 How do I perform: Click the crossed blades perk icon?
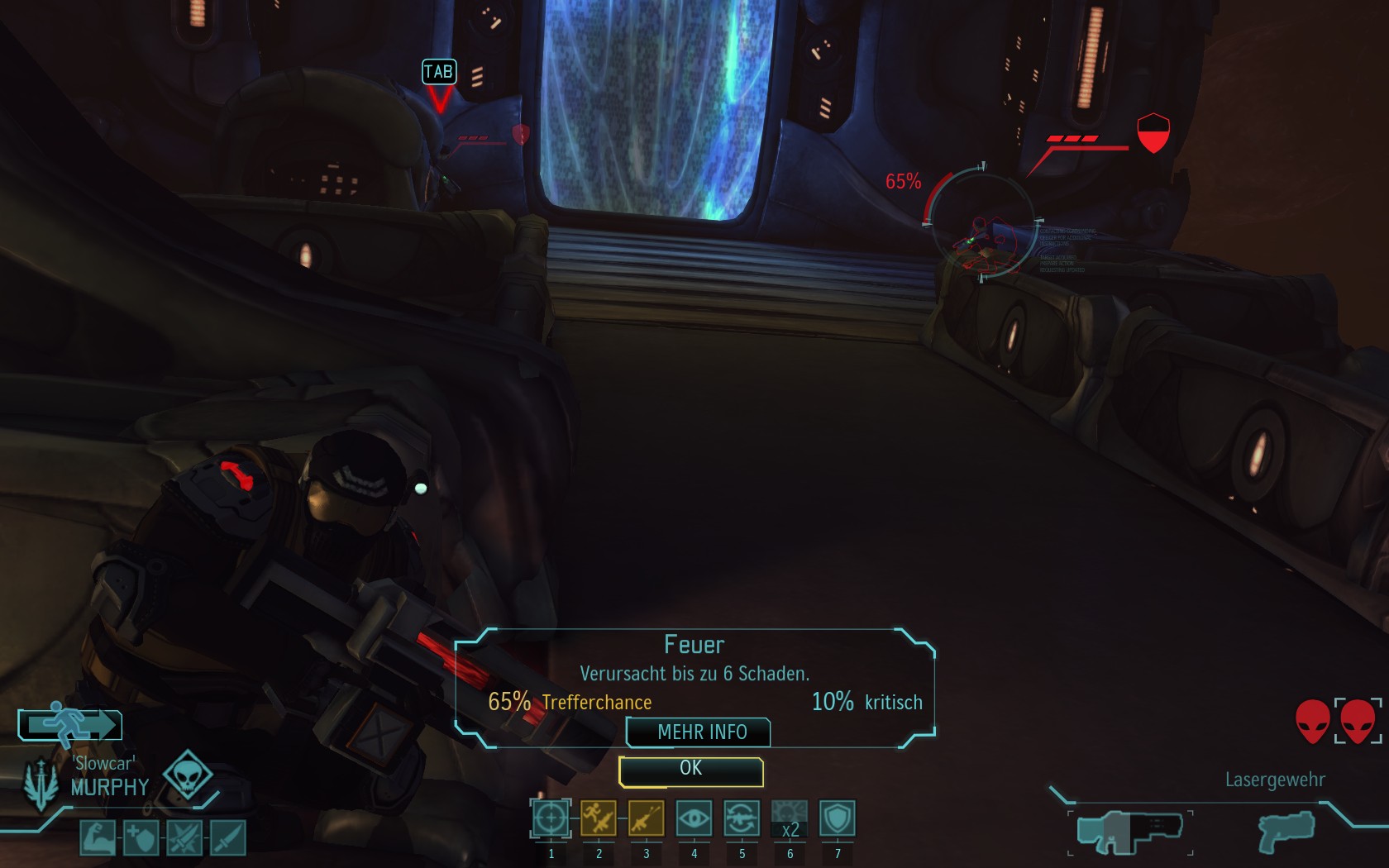(184, 838)
